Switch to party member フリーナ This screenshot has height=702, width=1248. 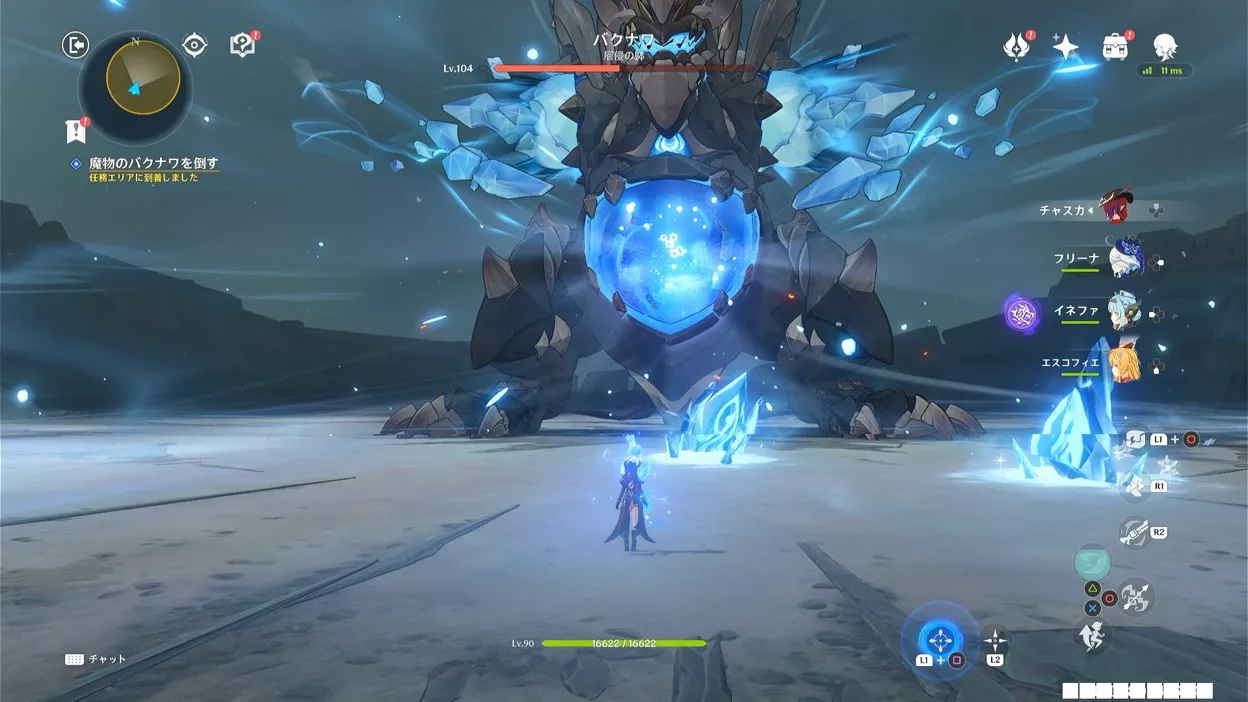[x=1125, y=258]
